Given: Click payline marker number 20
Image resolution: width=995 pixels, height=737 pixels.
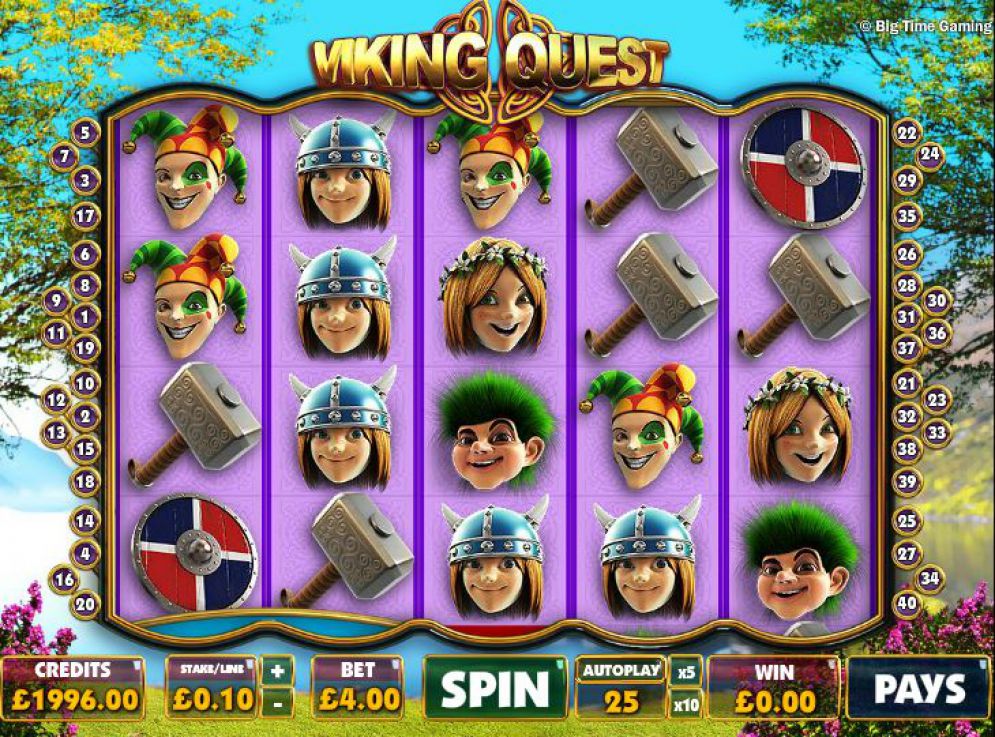Looking at the screenshot, I should click(86, 603).
